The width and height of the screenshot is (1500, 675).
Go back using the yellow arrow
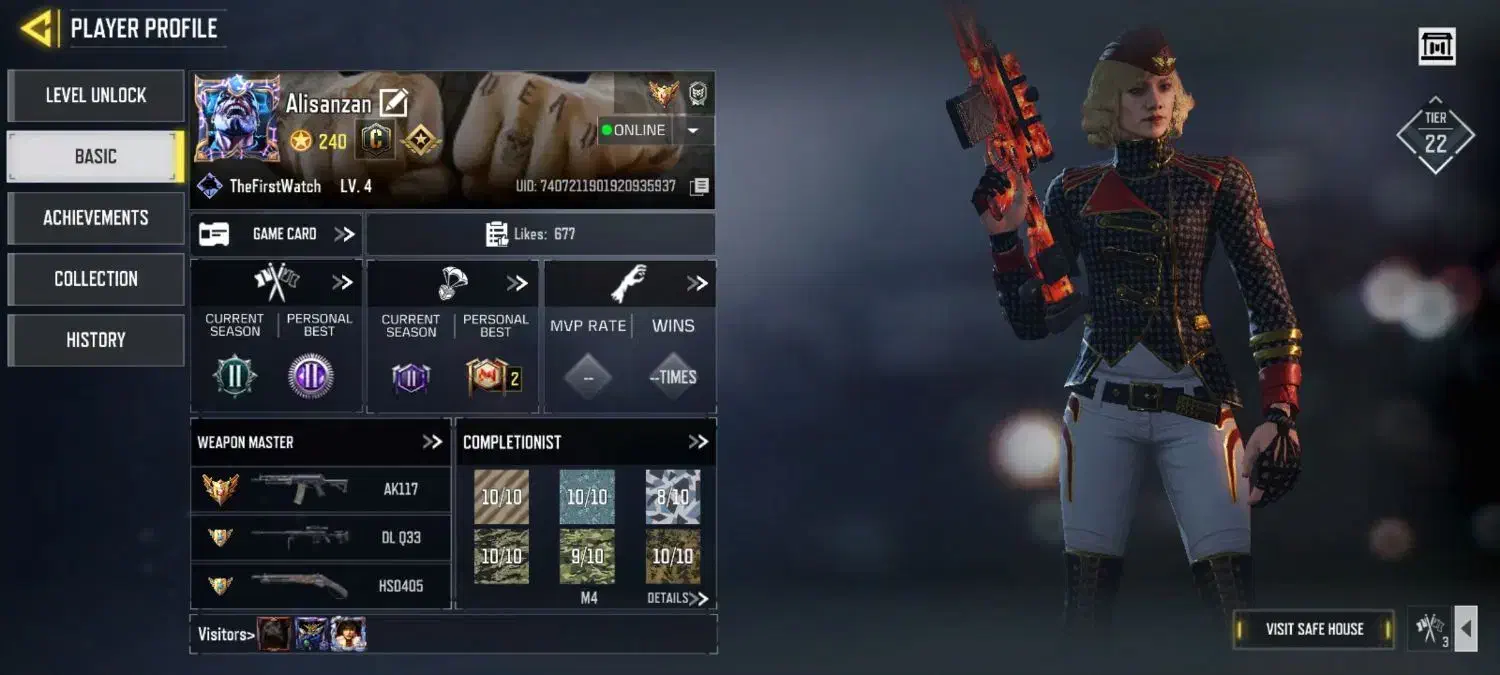[36, 28]
